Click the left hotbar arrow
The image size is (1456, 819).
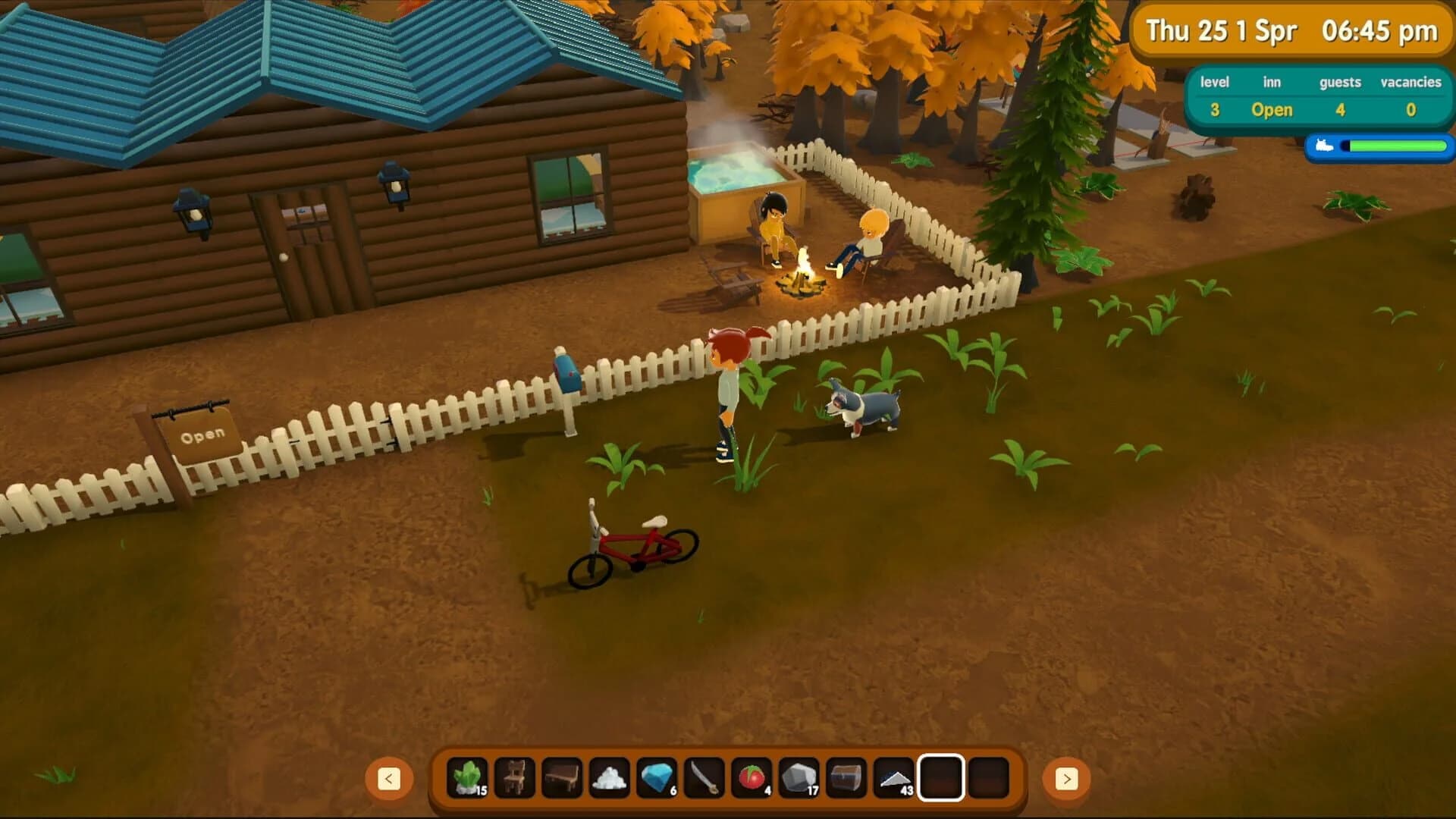(x=389, y=777)
